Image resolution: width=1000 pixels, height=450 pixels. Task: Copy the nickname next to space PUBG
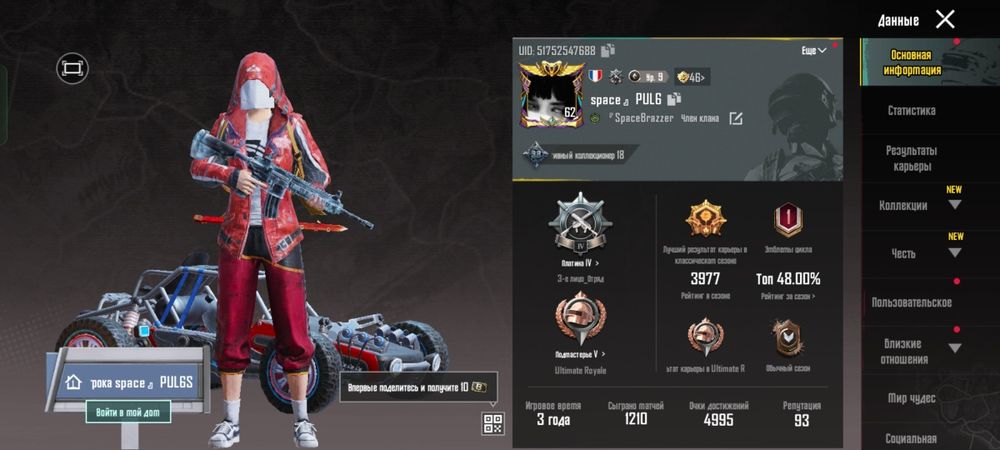[674, 99]
